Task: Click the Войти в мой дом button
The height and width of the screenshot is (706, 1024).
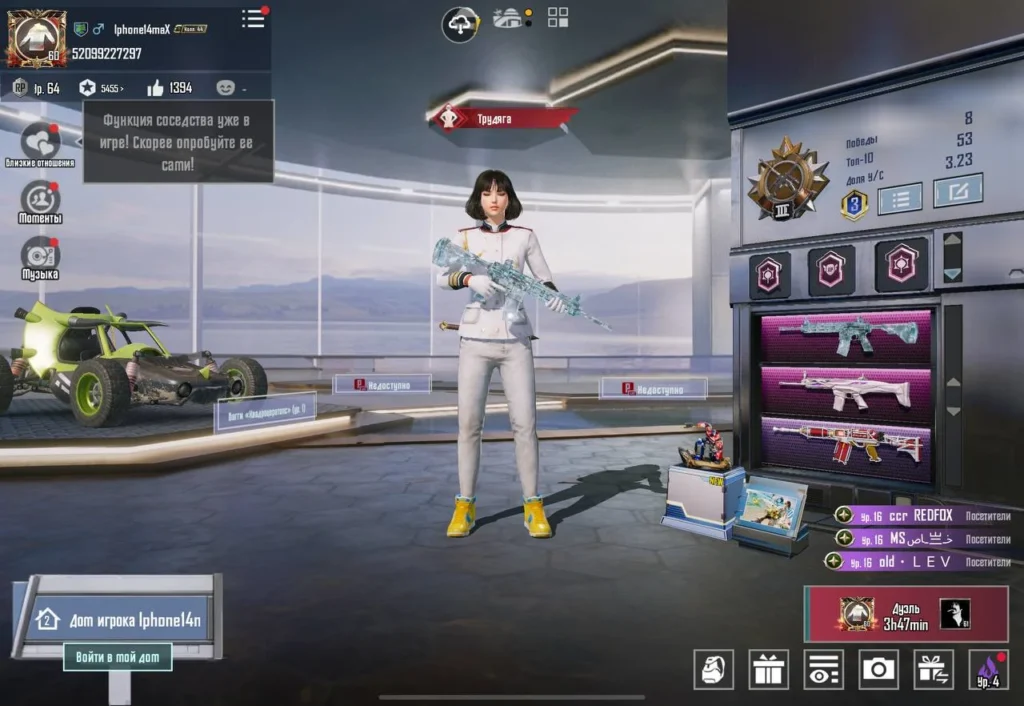Action: tap(118, 657)
